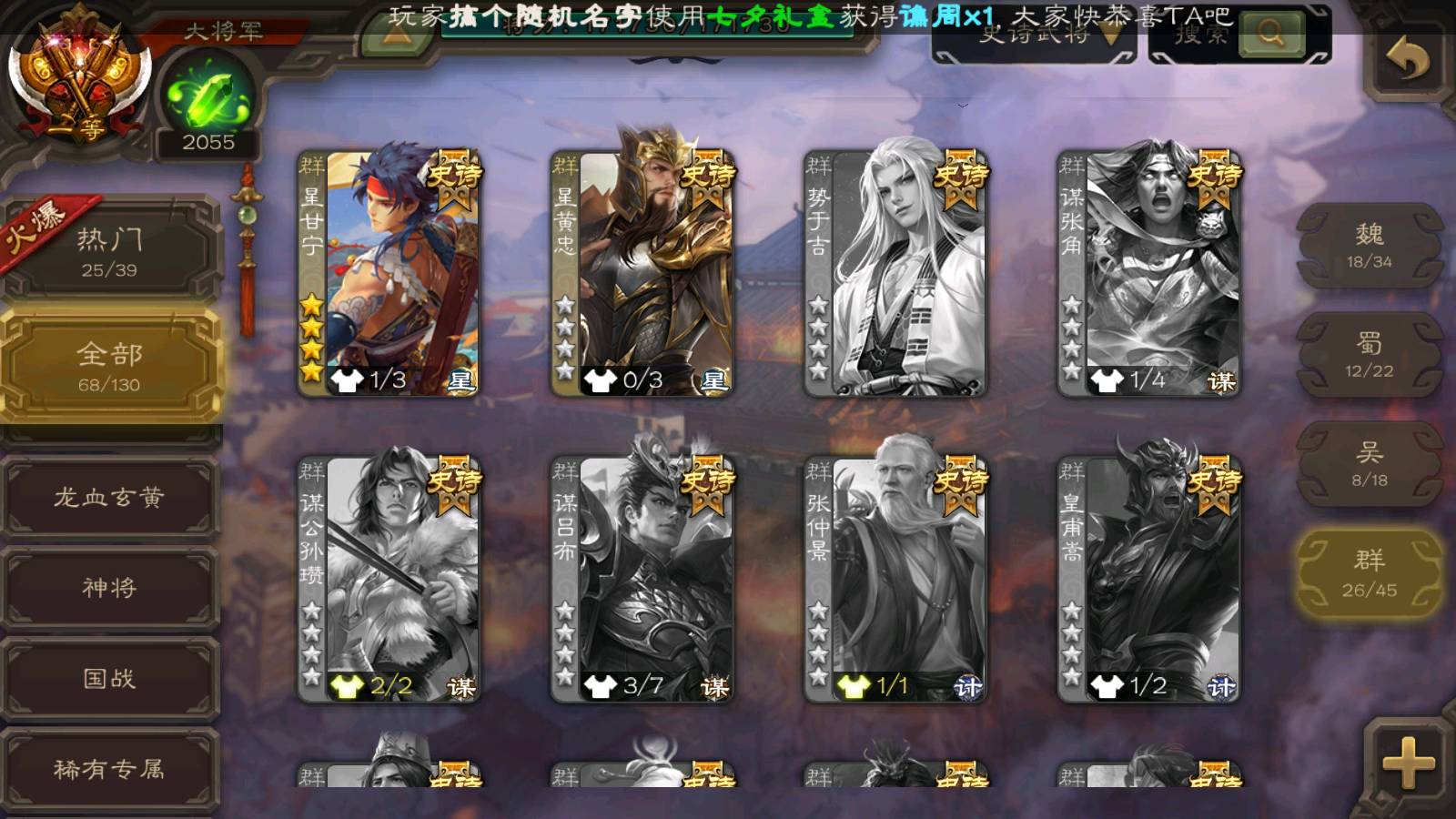This screenshot has height=819, width=1456.
Task: Open the 国战 category tab
Action: 109,678
